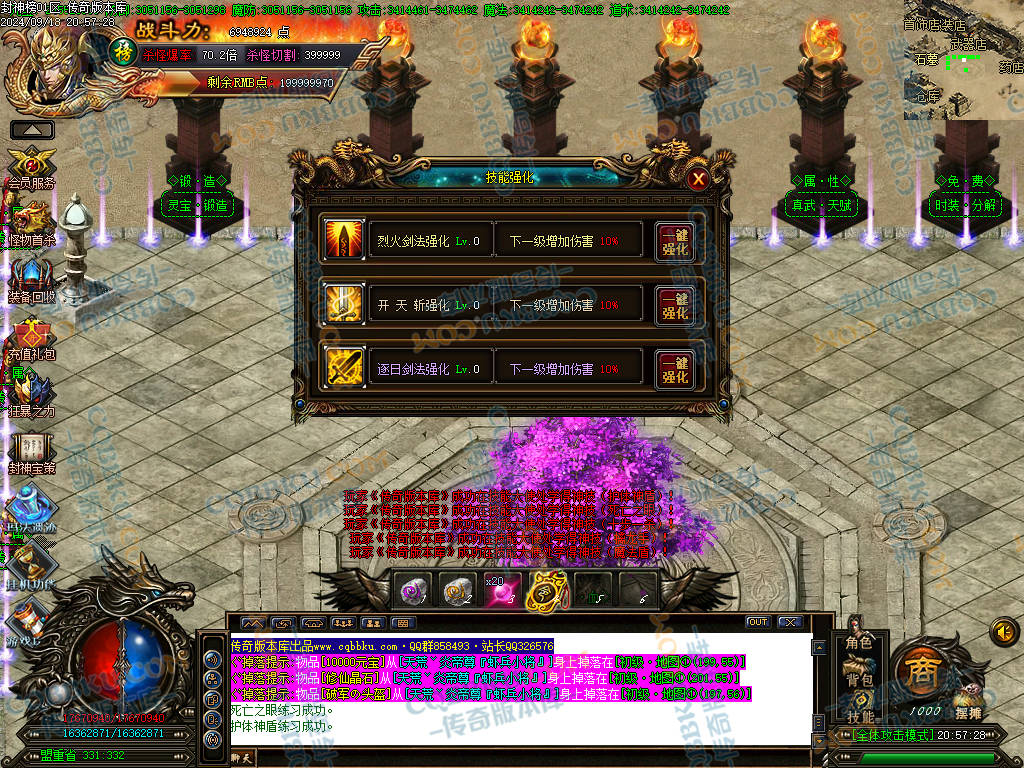Open the 封神宝策 scroll icon

coord(30,450)
